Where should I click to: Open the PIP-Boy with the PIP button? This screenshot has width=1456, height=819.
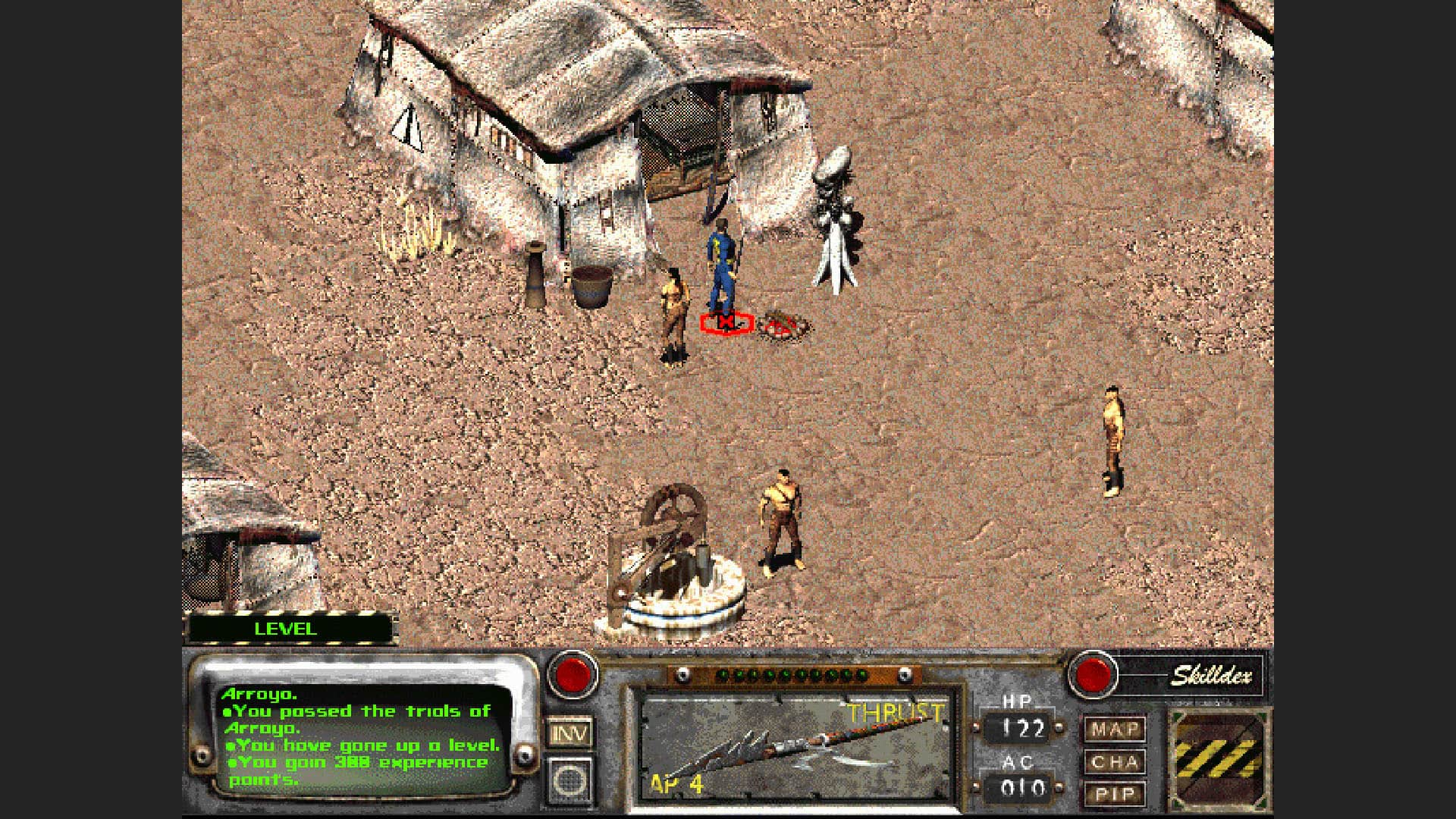(1115, 793)
